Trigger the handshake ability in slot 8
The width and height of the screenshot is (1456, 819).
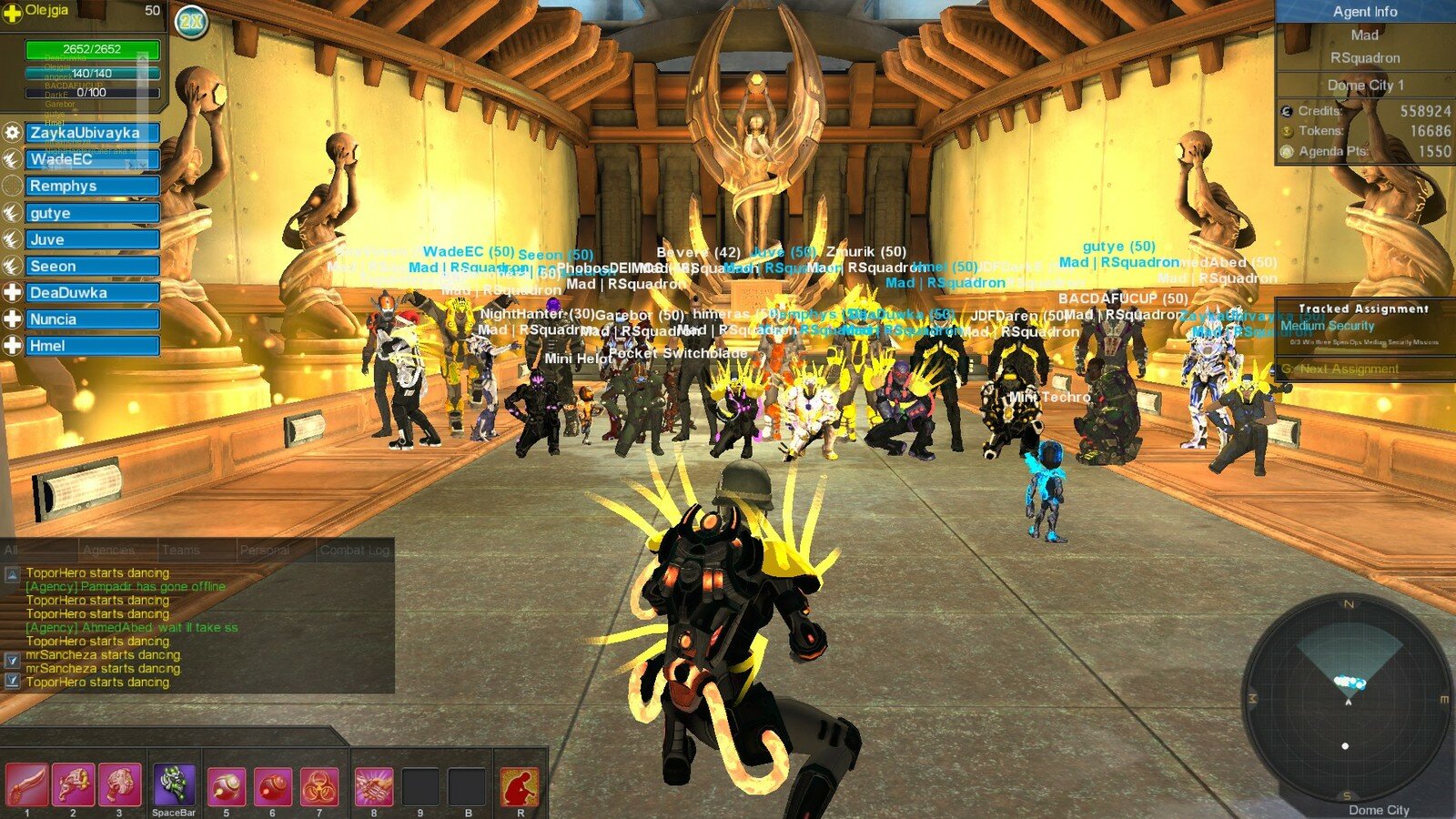tap(373, 785)
